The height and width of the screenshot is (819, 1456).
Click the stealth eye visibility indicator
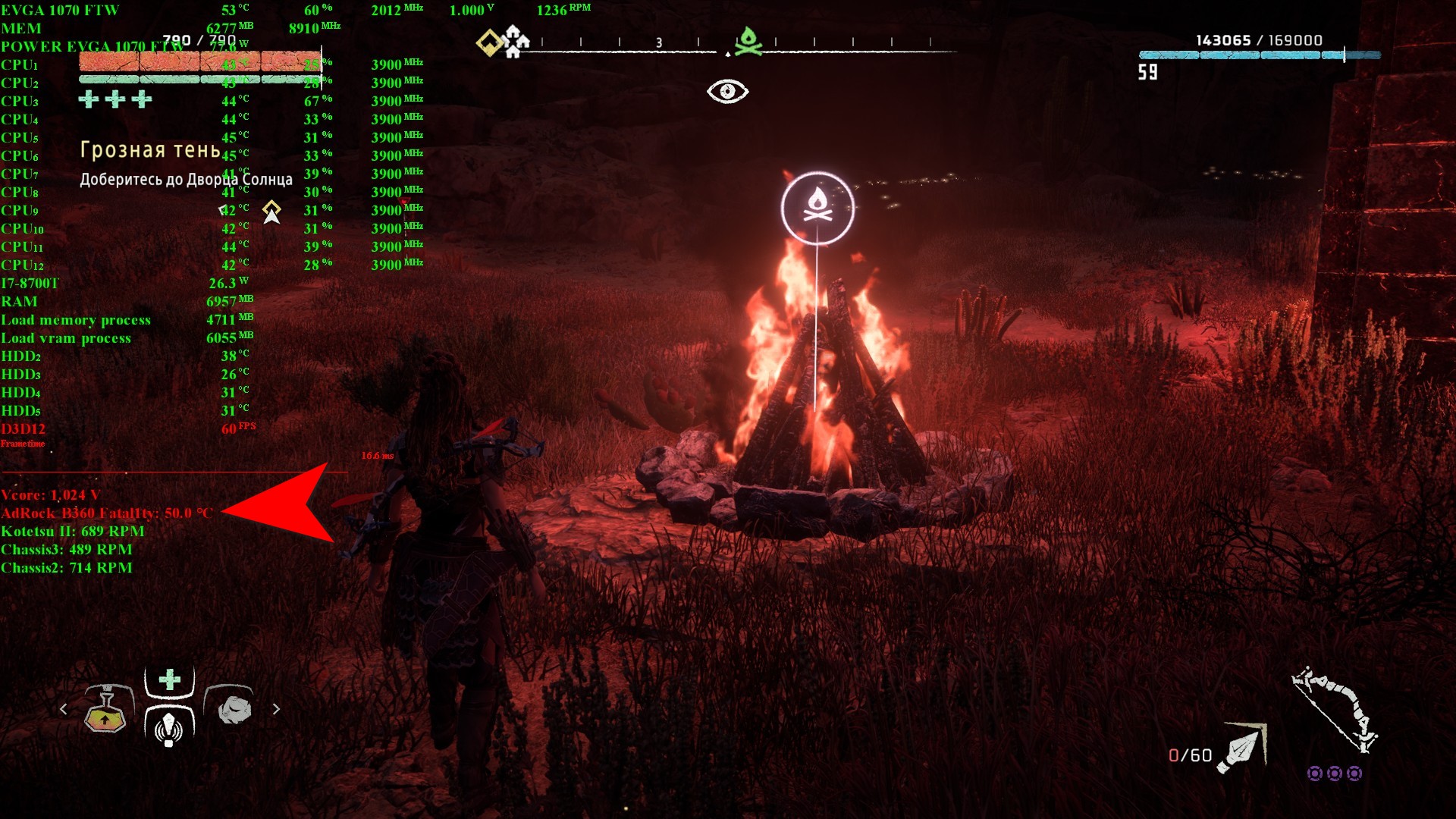point(727,92)
